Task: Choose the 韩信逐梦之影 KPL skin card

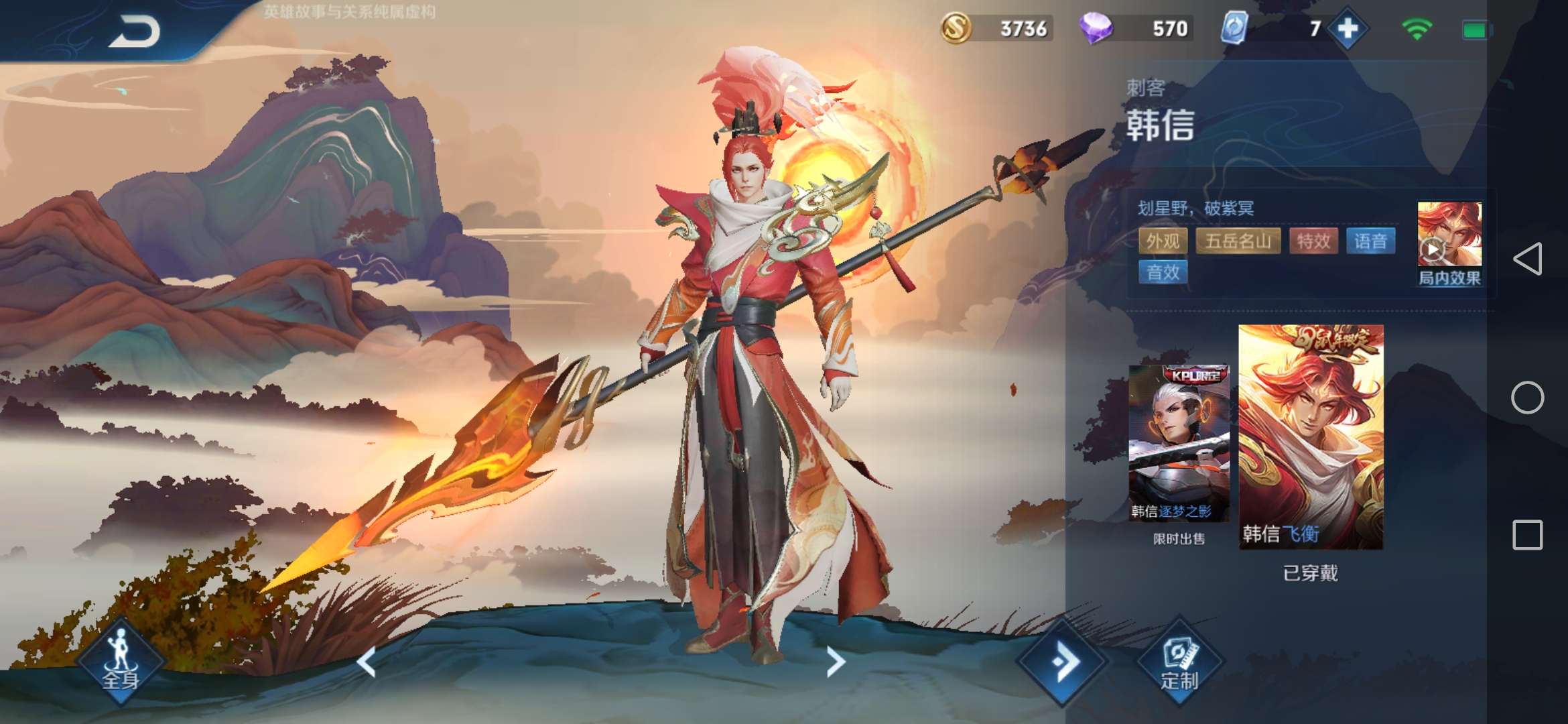Action: coord(1179,444)
